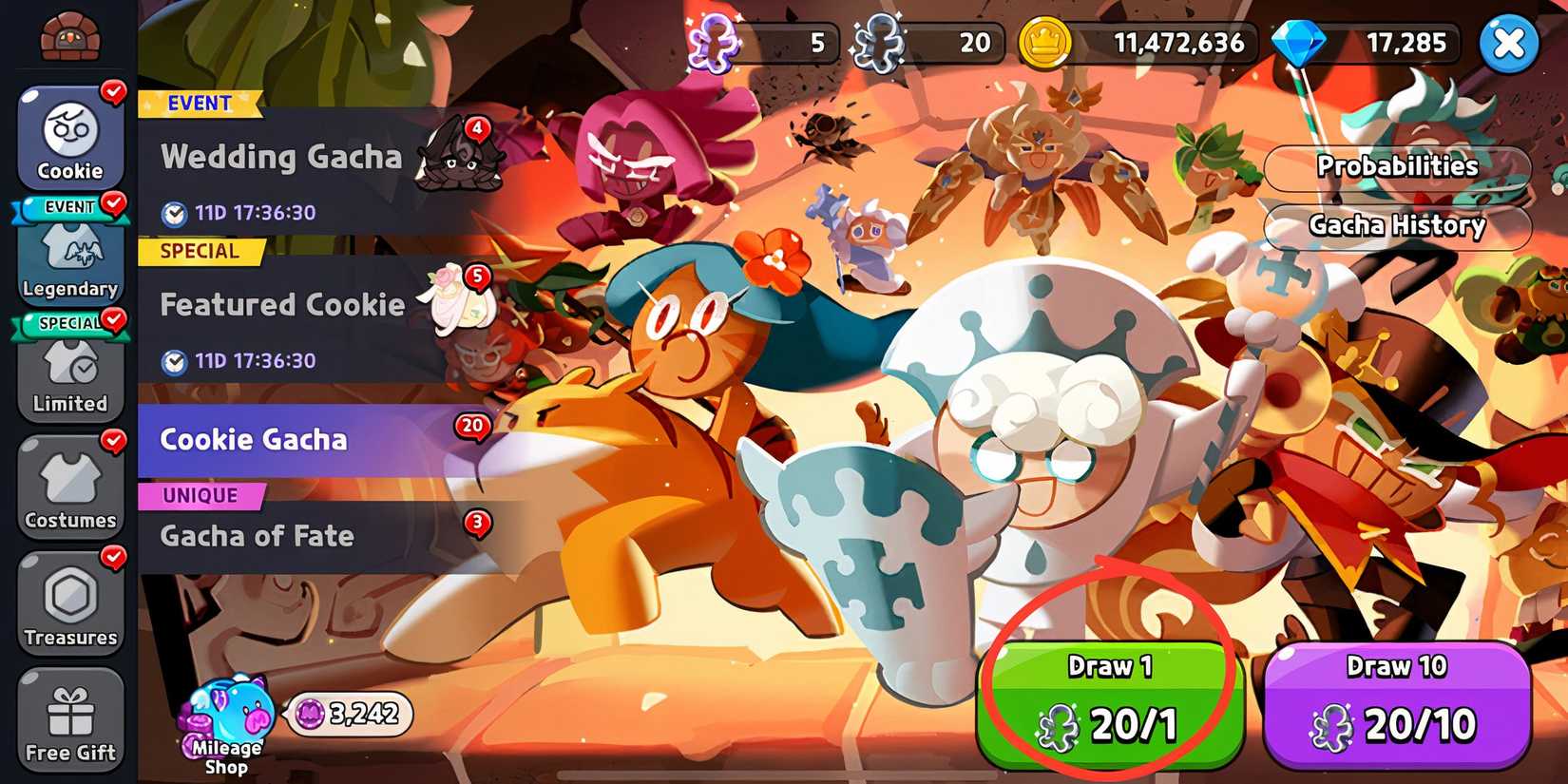
Task: Select the Costumes sidebar icon
Action: [69, 487]
